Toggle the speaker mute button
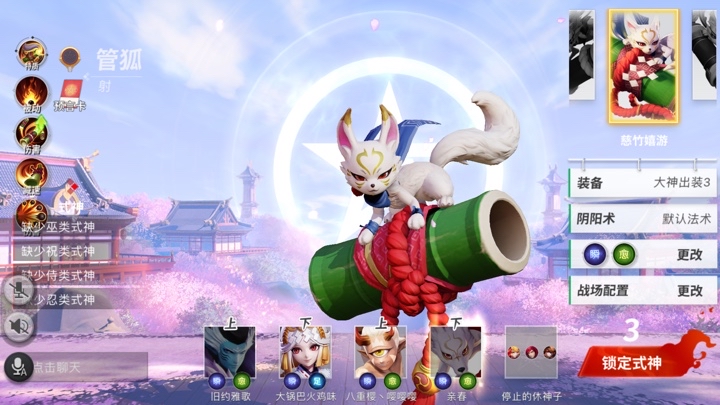The image size is (720, 405). click(19, 326)
